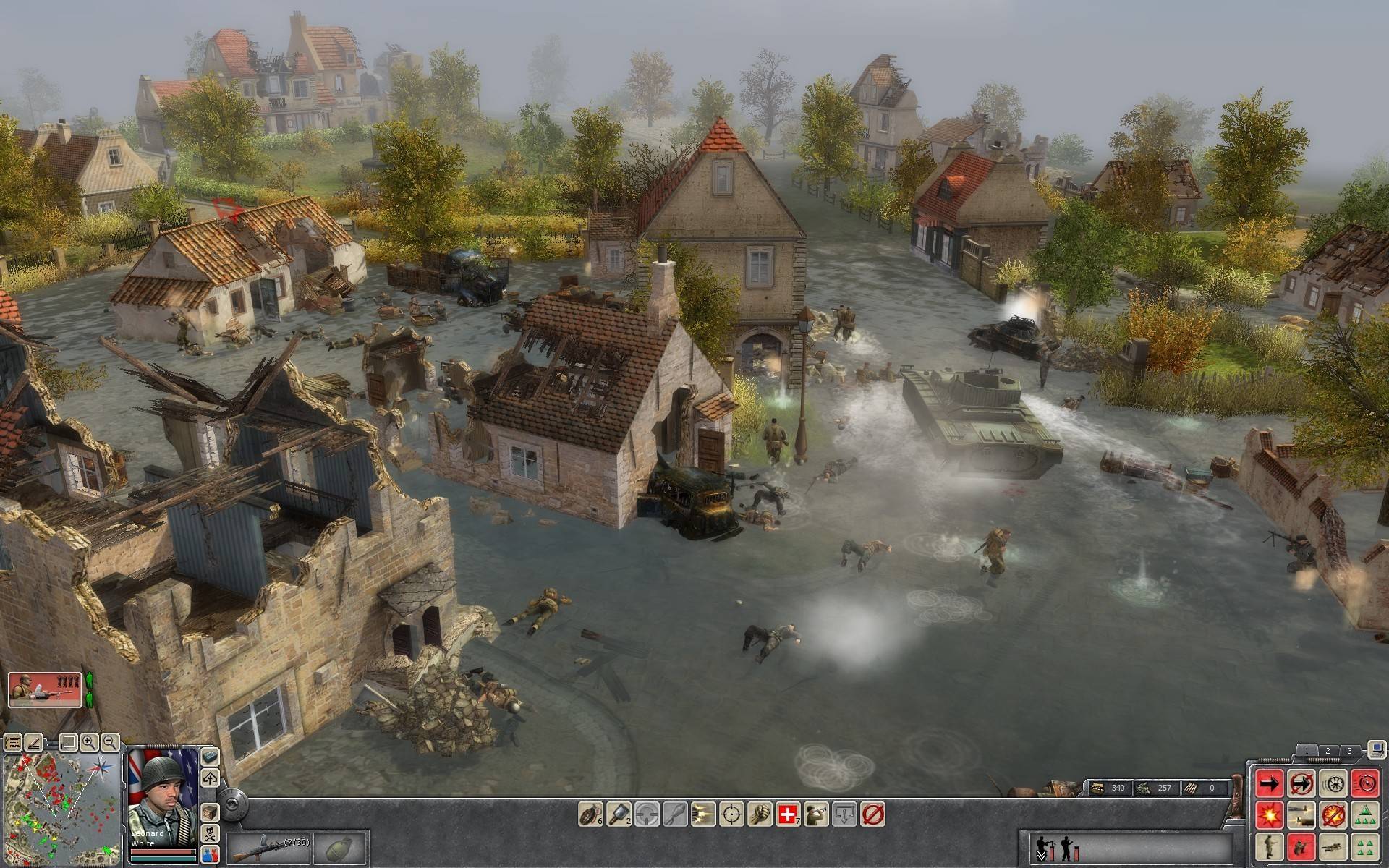The width and height of the screenshot is (1389, 868).
Task: Zoom out the minimap with the minus magnifier
Action: [110, 741]
